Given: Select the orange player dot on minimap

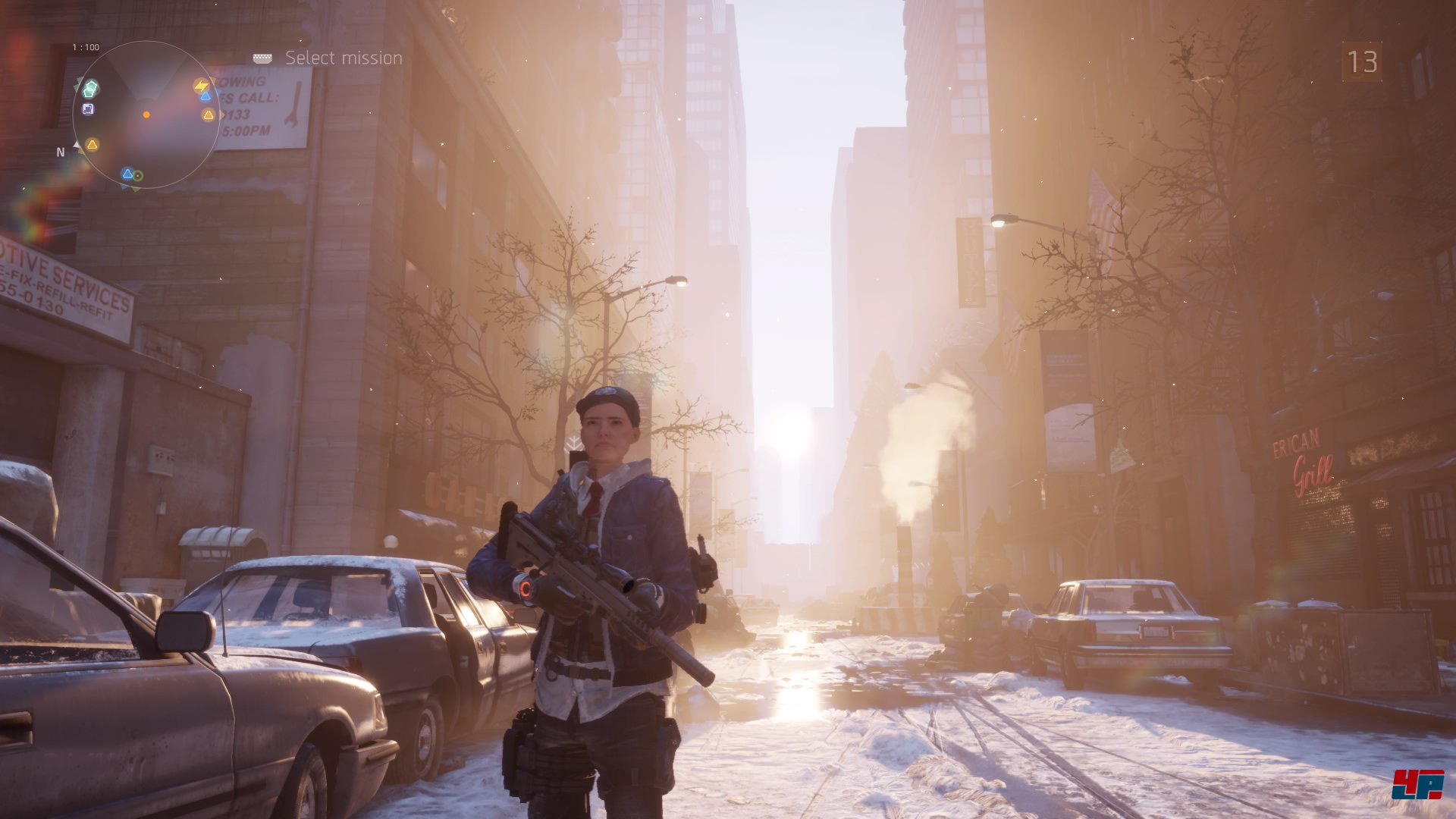Looking at the screenshot, I should tap(146, 115).
